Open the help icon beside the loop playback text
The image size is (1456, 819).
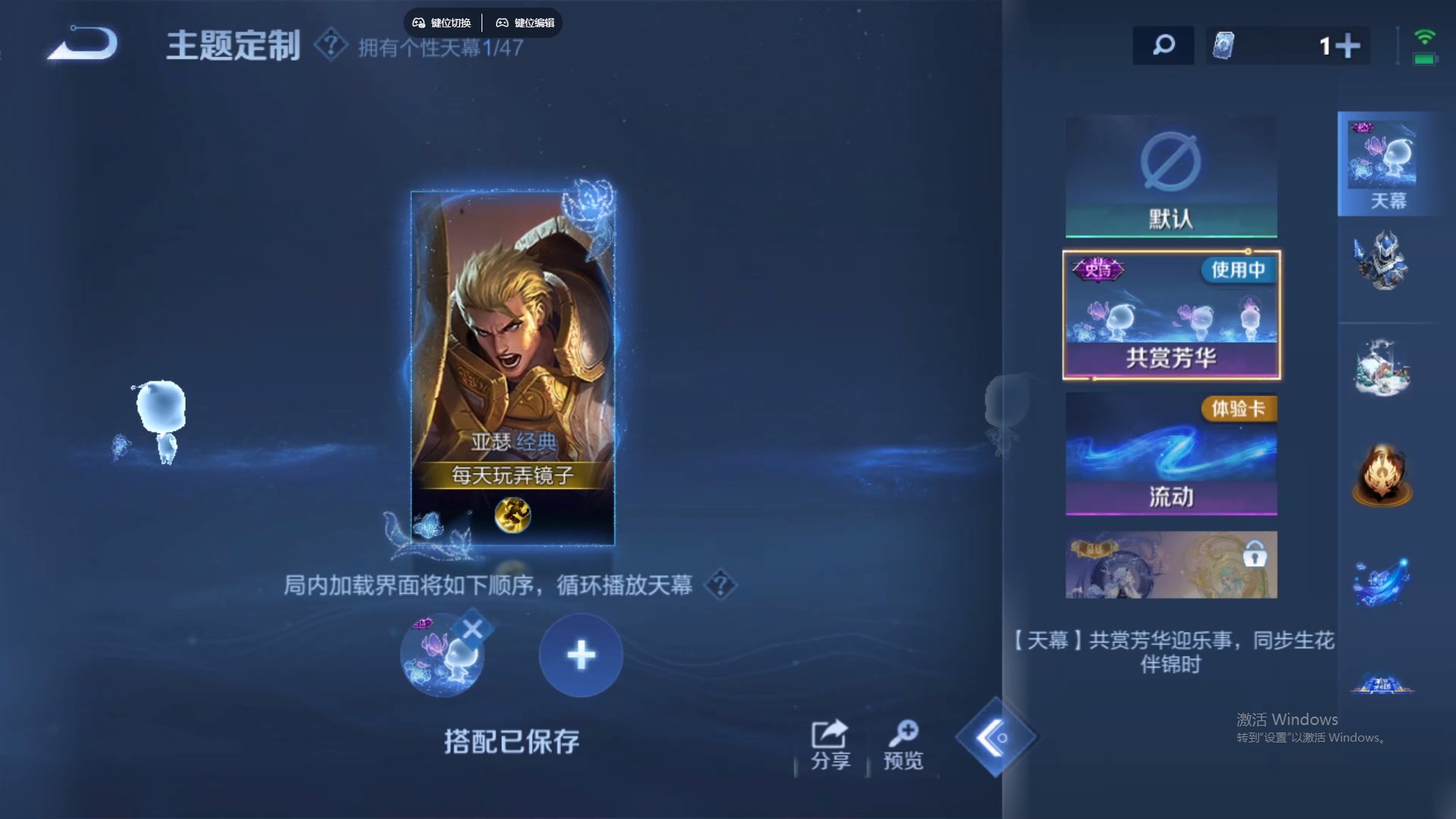(x=720, y=586)
